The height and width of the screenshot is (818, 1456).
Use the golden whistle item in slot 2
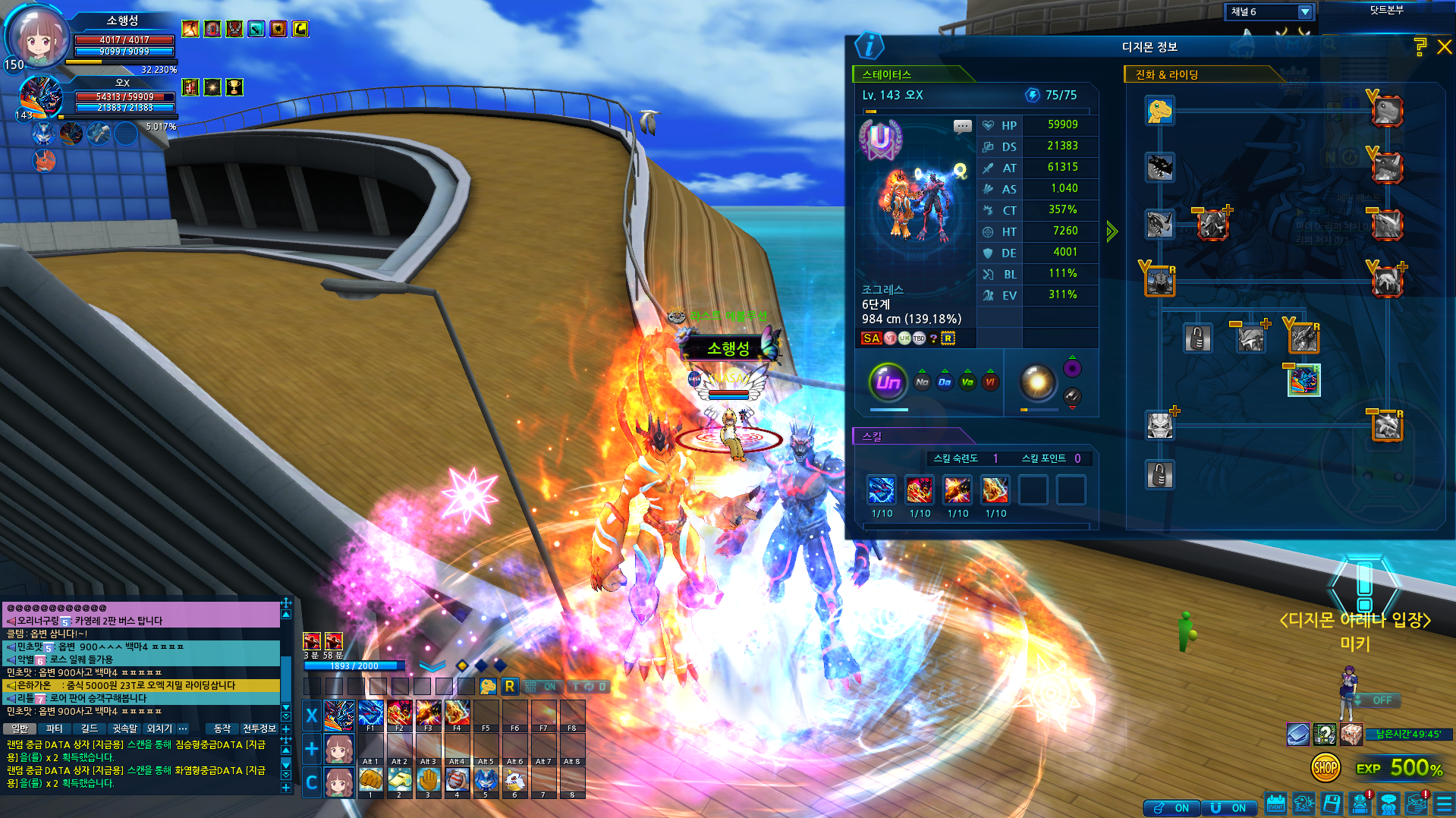tap(399, 780)
